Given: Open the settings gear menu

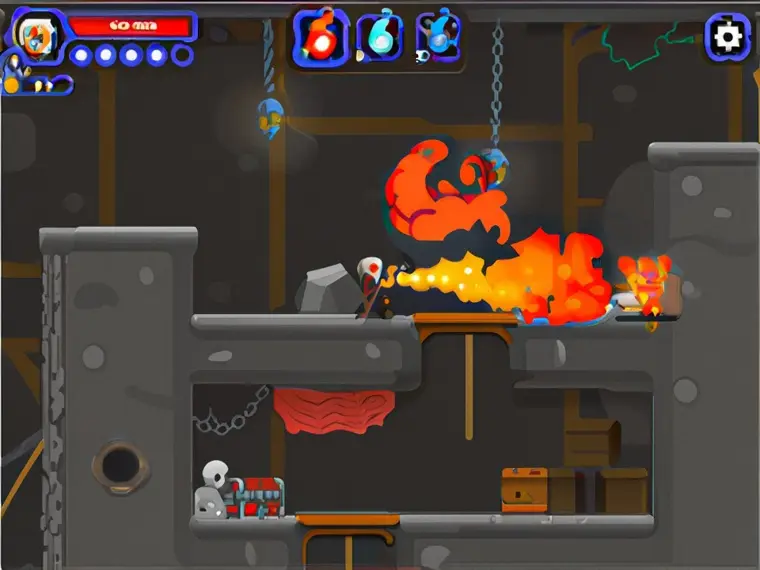Looking at the screenshot, I should coord(727,38).
